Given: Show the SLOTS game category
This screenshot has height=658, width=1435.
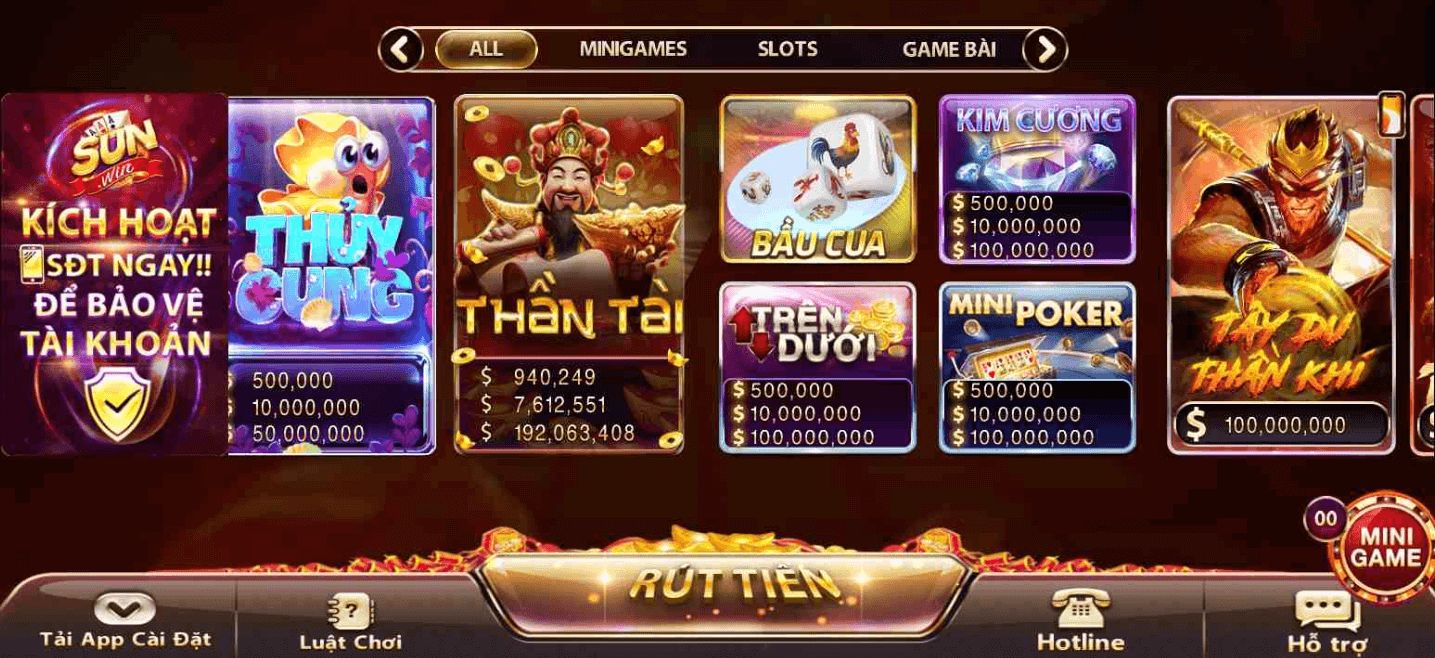Looking at the screenshot, I should pyautogui.click(x=787, y=49).
